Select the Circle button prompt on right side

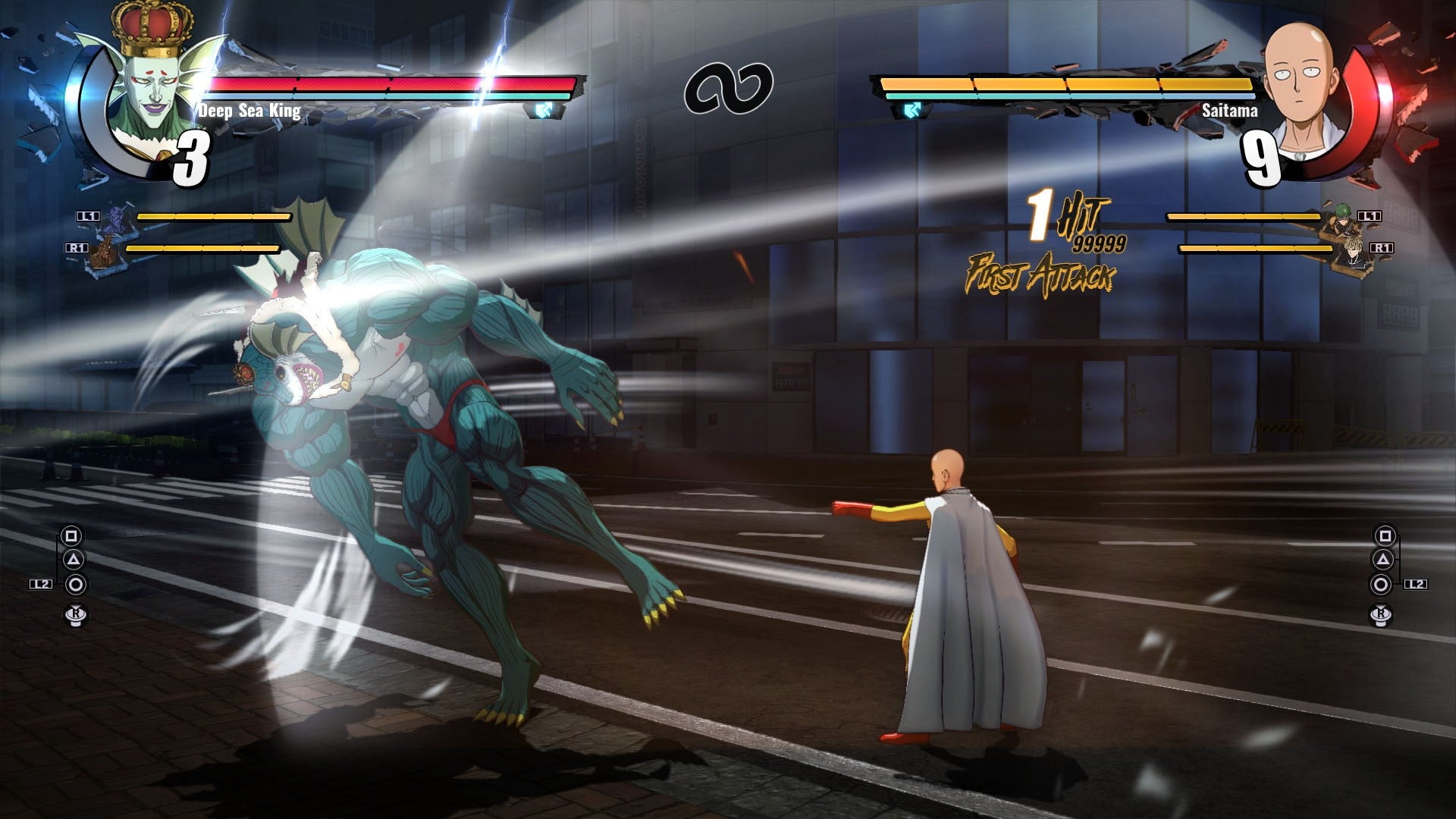tap(1382, 584)
